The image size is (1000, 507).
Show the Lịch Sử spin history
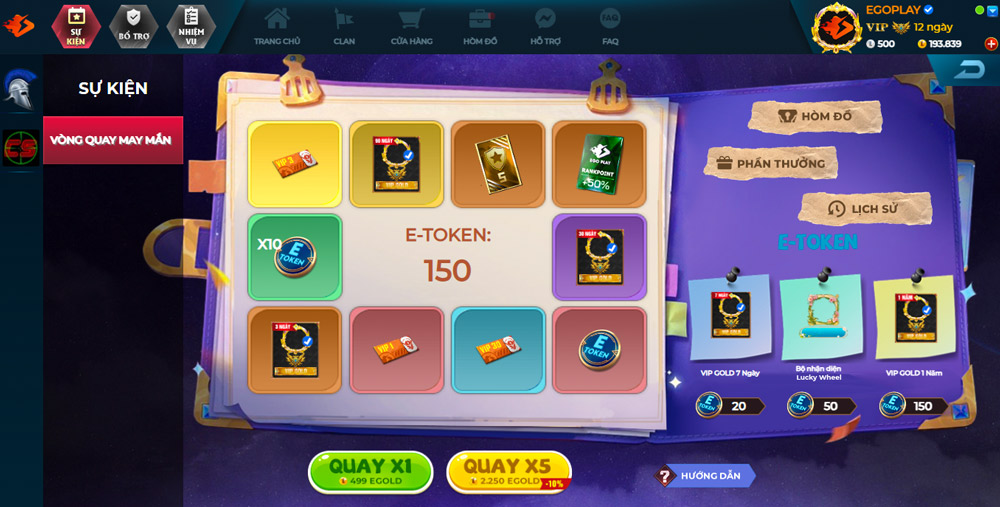pyautogui.click(x=865, y=209)
